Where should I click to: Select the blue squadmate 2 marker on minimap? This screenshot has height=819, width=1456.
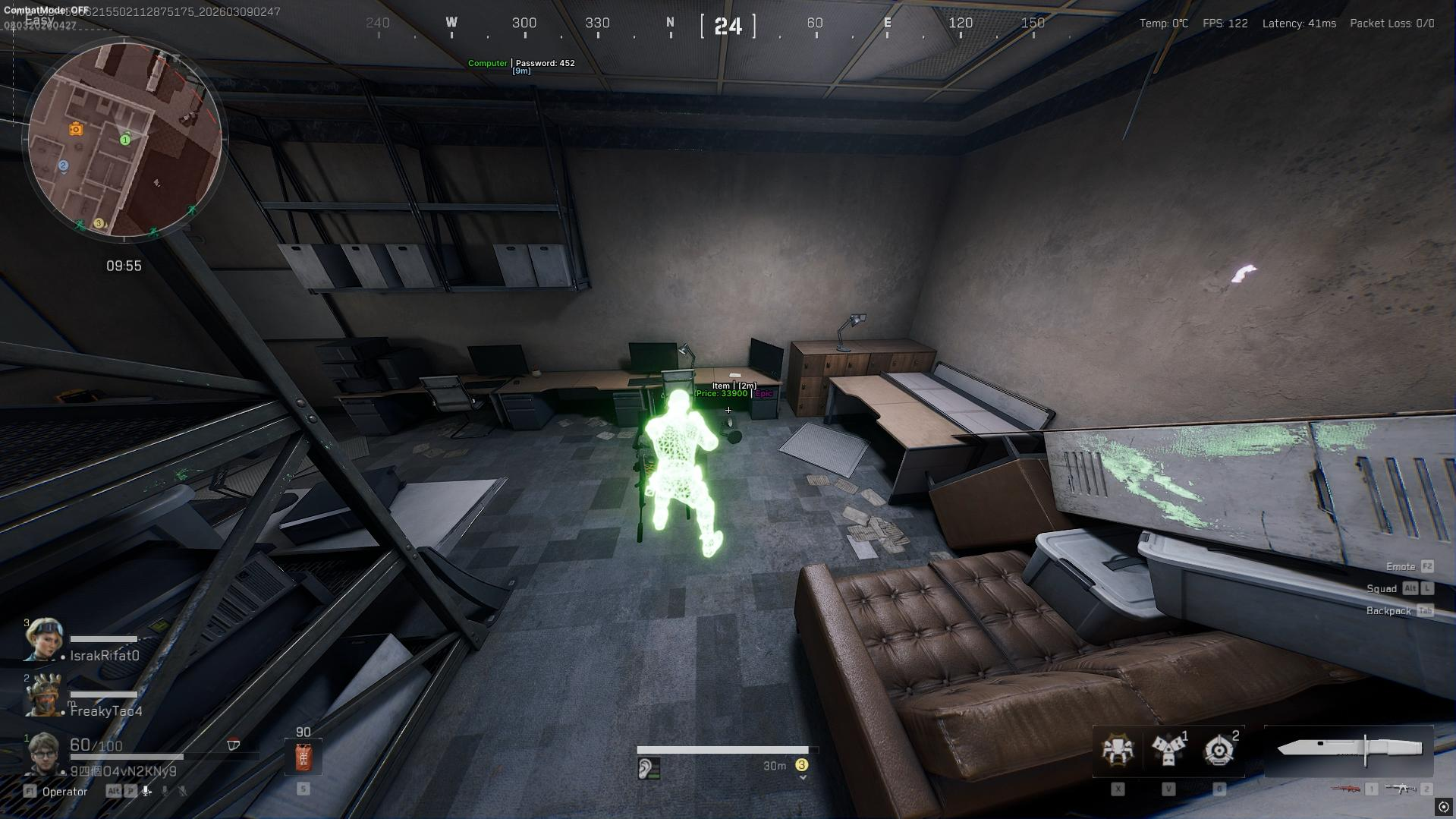click(64, 165)
